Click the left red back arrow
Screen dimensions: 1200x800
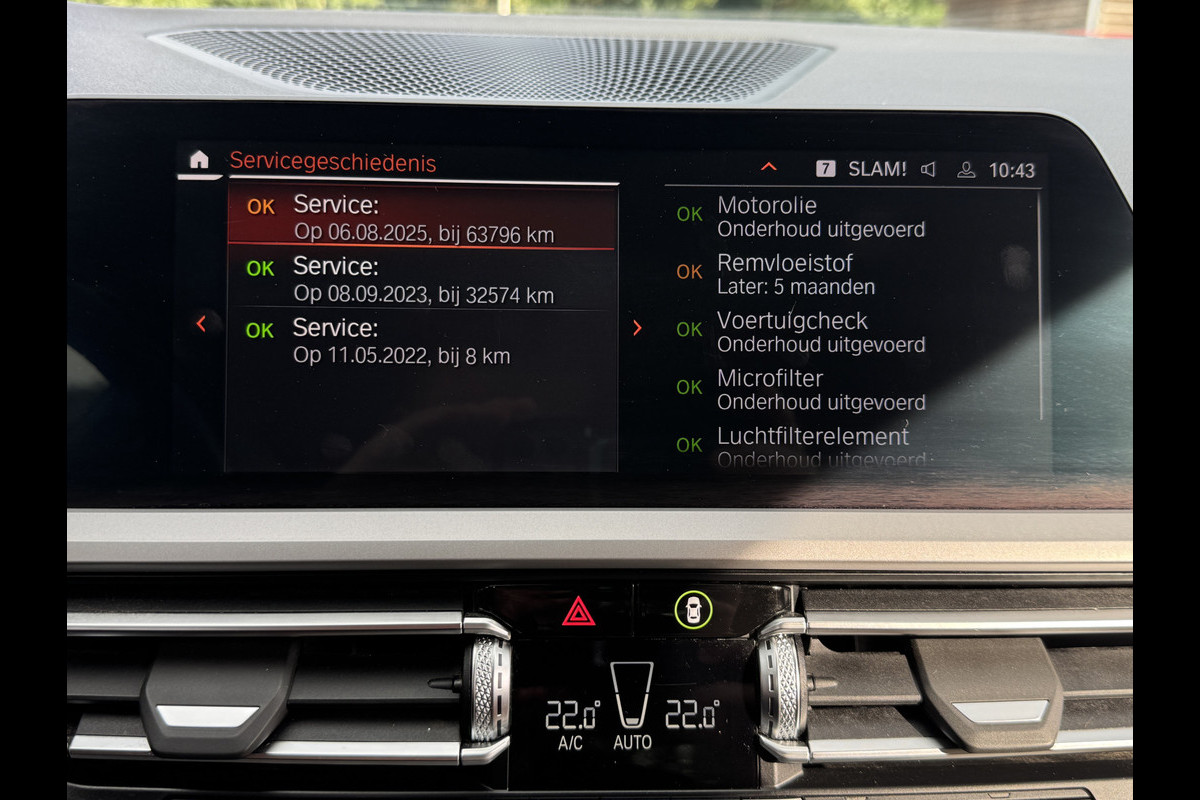(x=202, y=324)
